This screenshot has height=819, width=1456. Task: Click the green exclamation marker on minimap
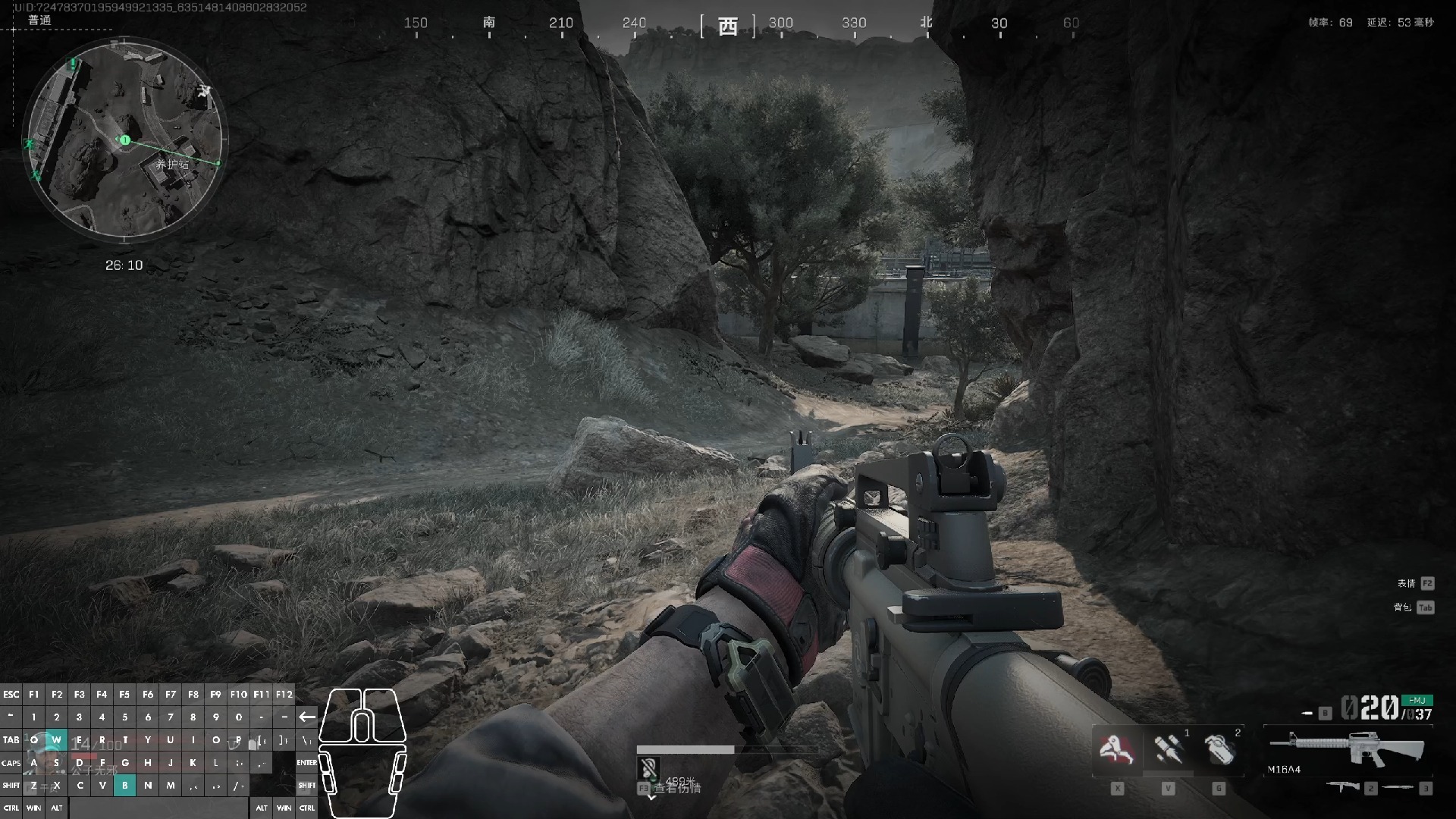pos(73,64)
